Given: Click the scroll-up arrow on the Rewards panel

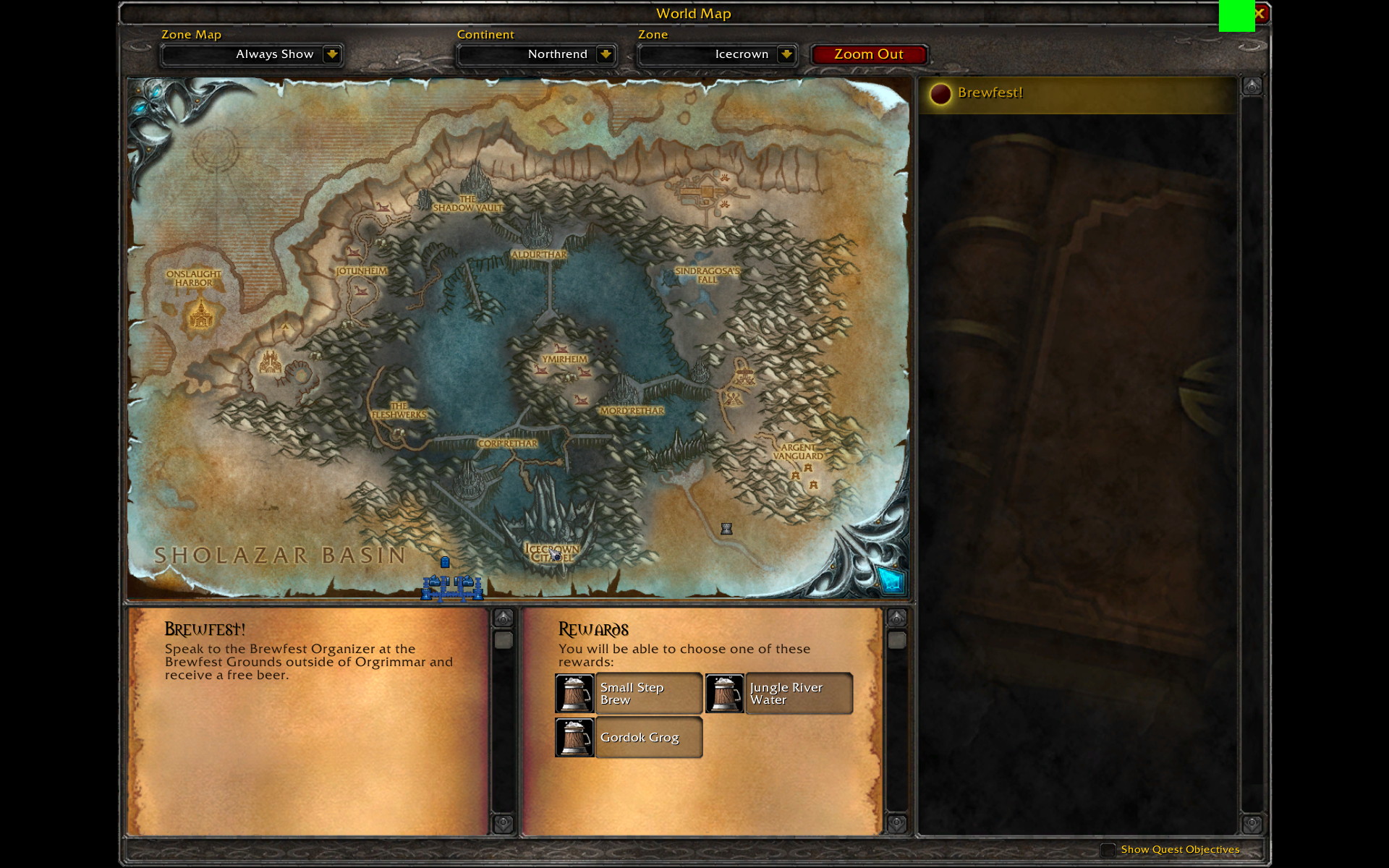Looking at the screenshot, I should coord(898,616).
